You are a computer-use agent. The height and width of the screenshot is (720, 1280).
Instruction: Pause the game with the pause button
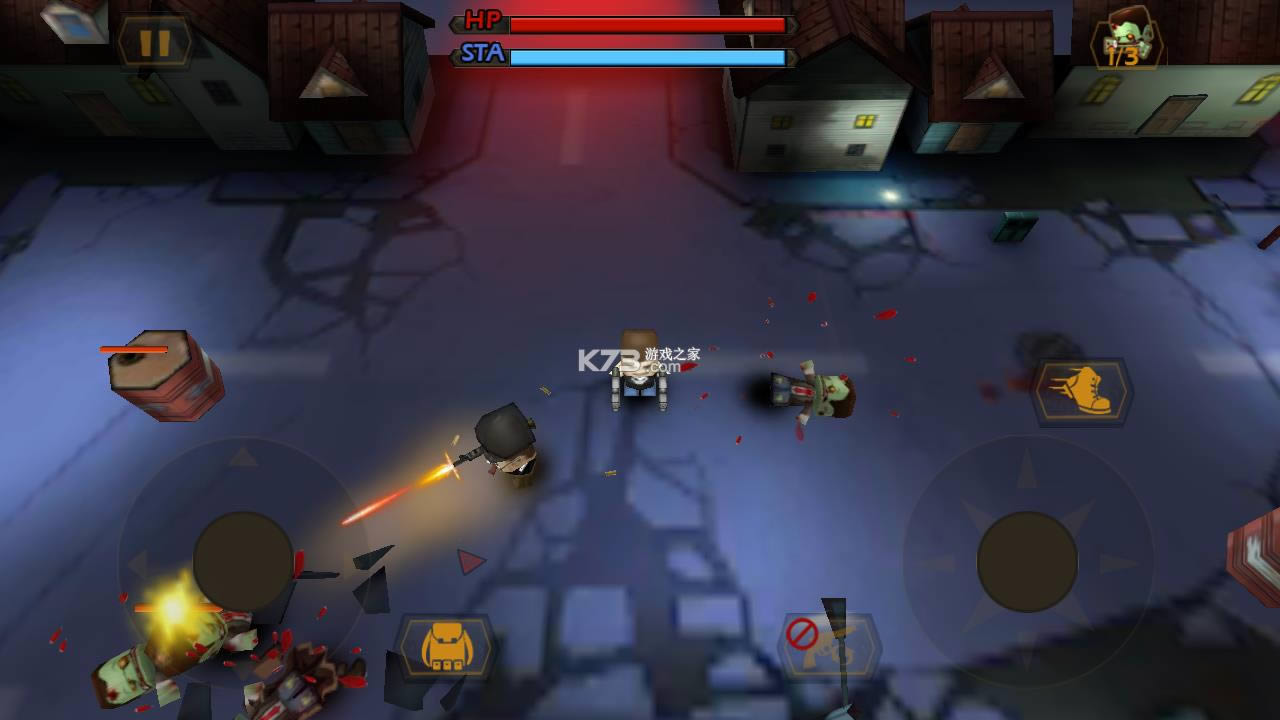coord(154,43)
